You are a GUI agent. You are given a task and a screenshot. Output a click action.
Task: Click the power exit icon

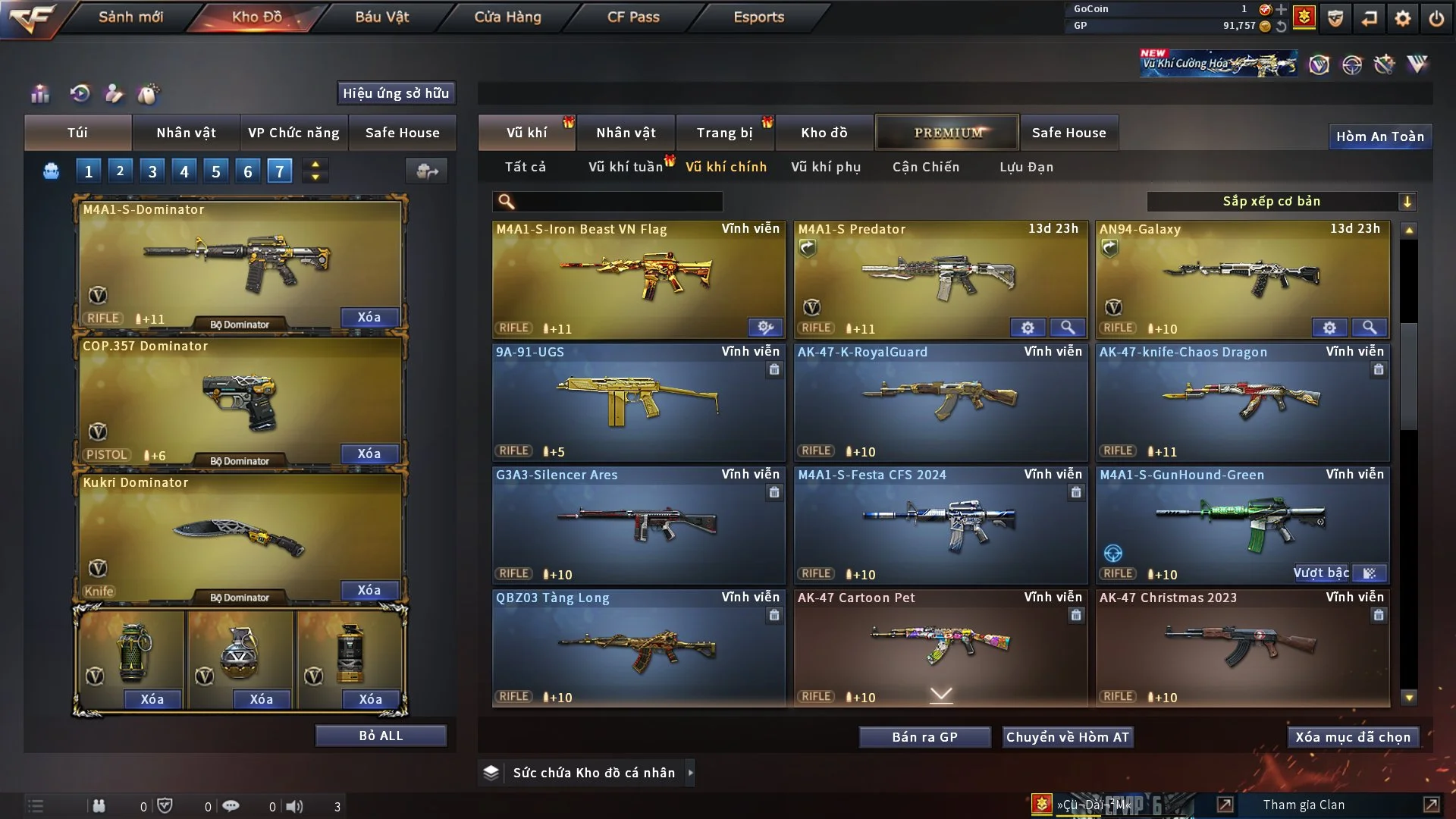(x=1436, y=18)
